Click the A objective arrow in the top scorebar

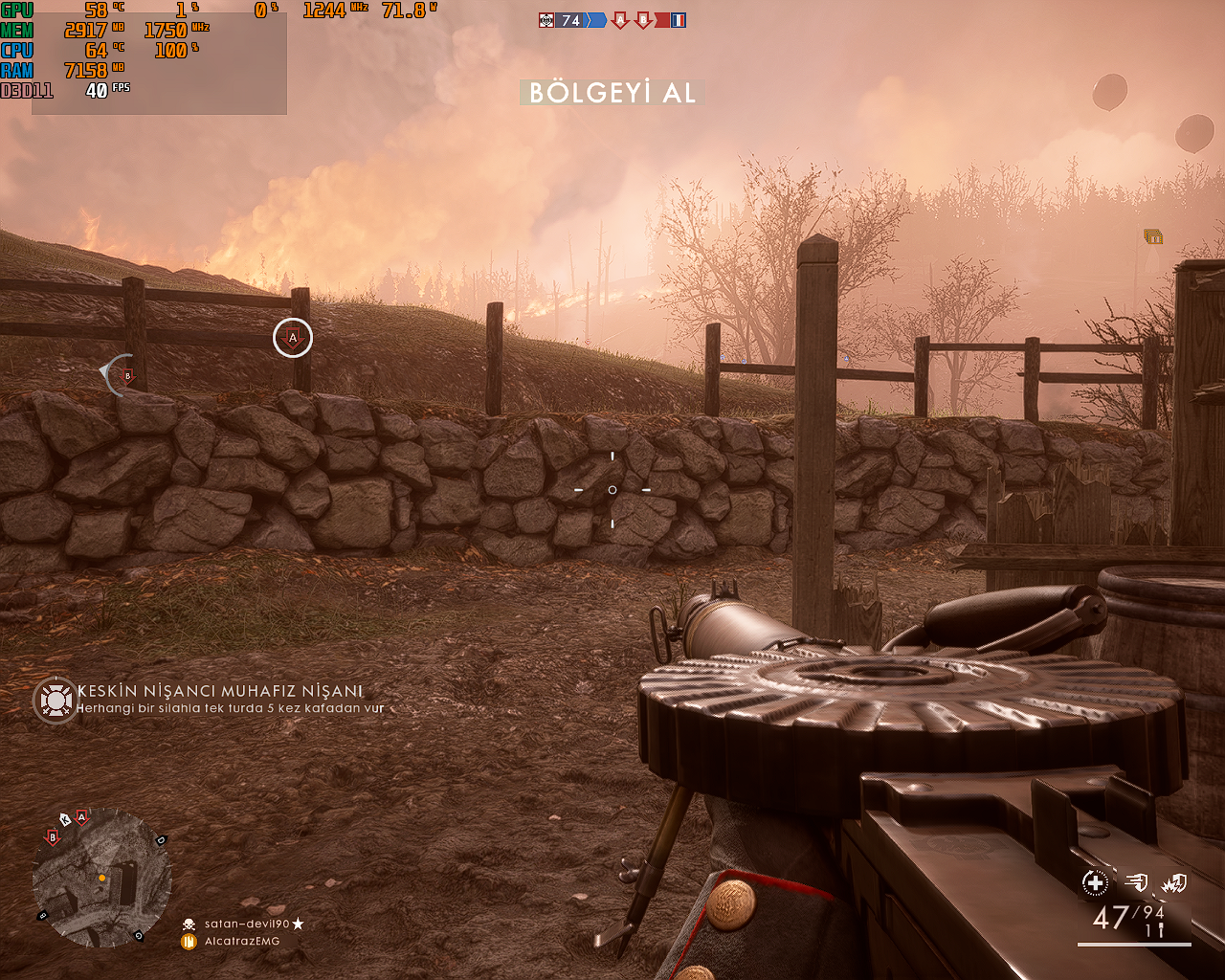coord(620,20)
